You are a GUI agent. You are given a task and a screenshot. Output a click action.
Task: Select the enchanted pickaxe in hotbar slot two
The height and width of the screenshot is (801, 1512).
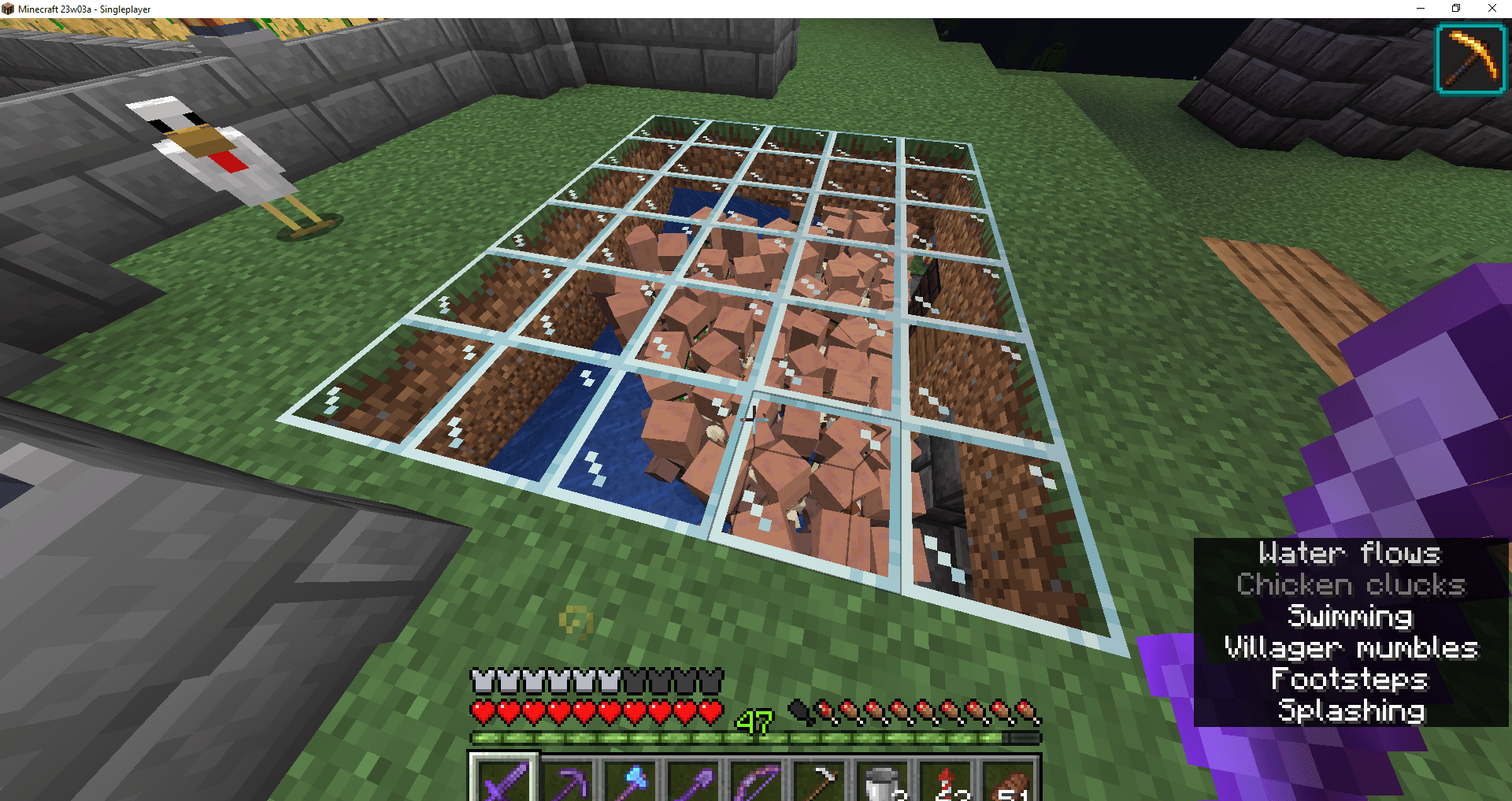(x=565, y=780)
